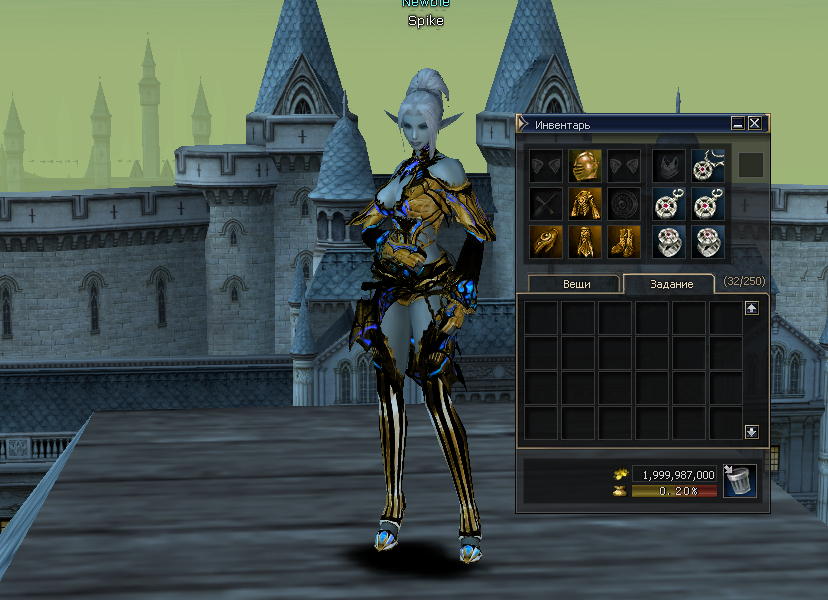Select the golden chest armor slot

click(x=584, y=203)
